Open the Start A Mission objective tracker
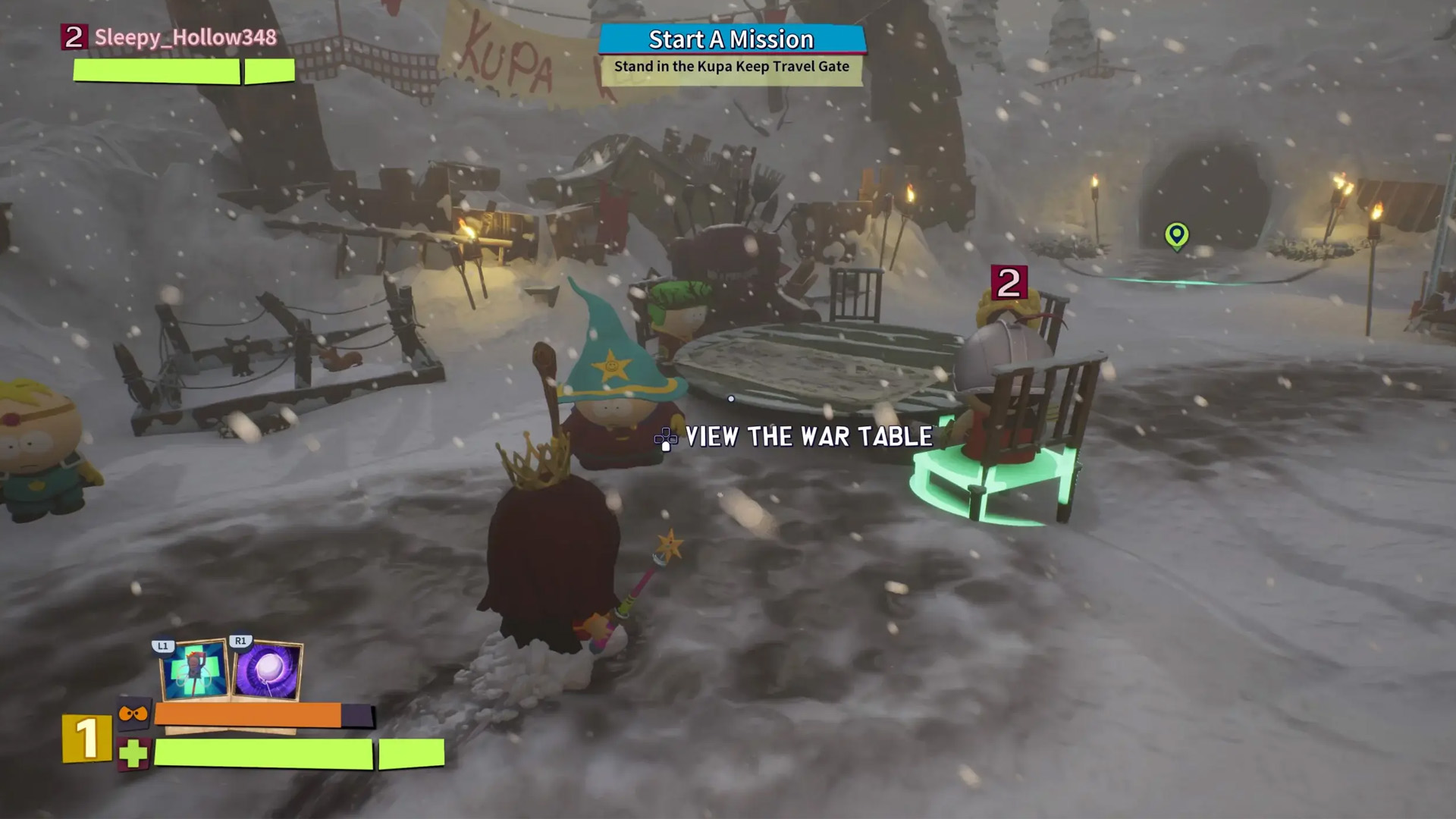1456x819 pixels. click(x=732, y=40)
